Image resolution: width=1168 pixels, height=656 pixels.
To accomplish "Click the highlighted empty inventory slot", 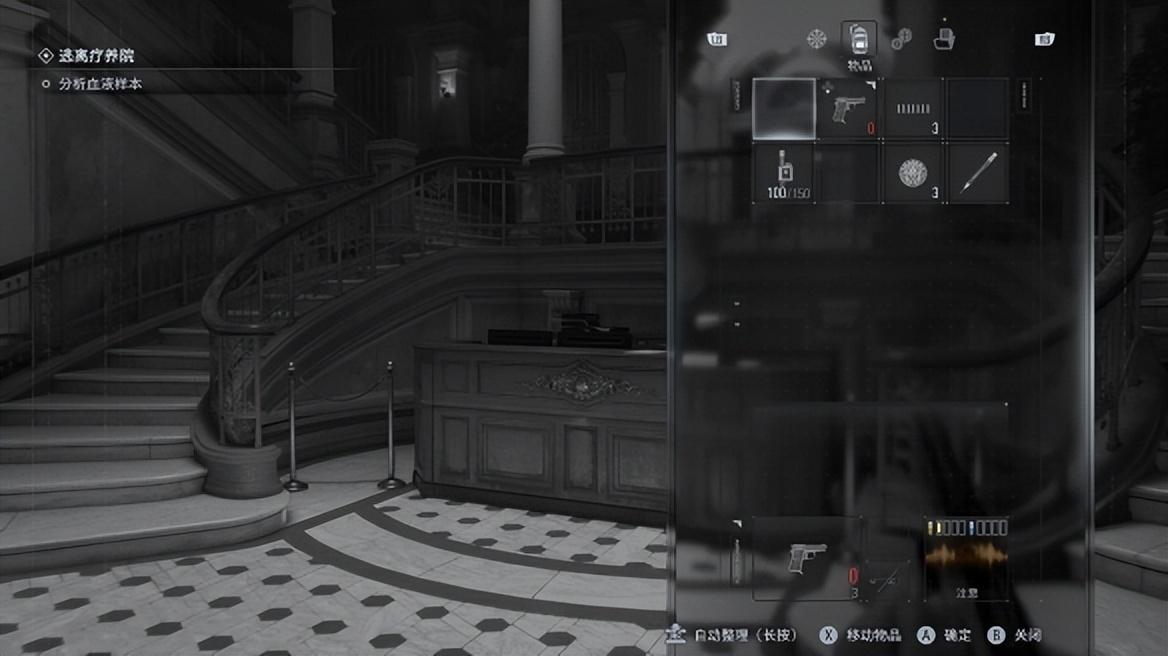I will (783, 109).
